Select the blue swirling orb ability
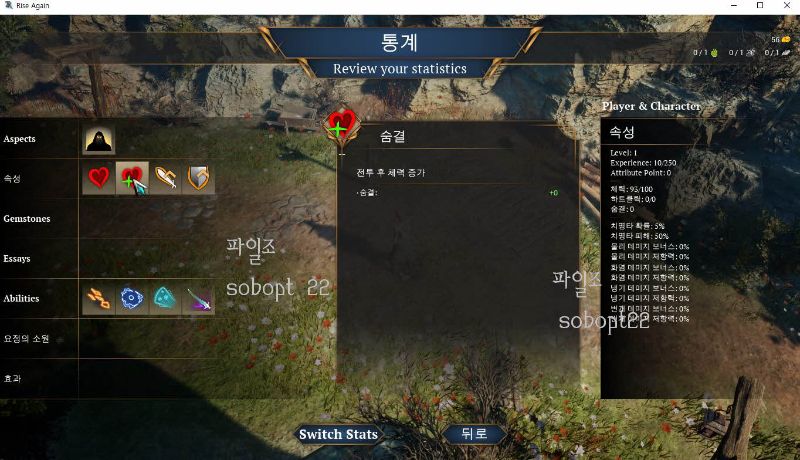This screenshot has width=800, height=460. click(132, 298)
